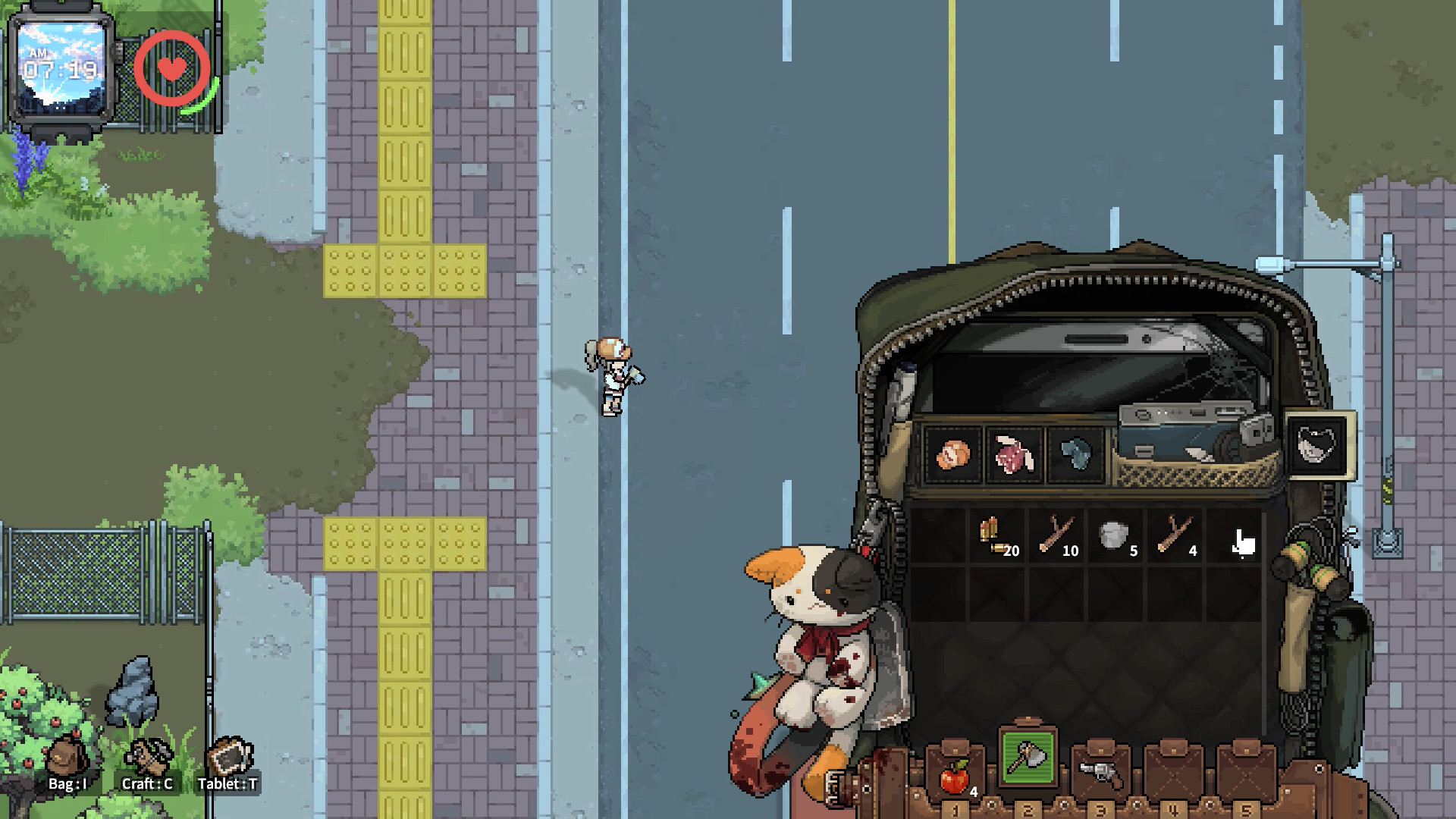Pick the stack of 10 branches
The height and width of the screenshot is (819, 1456).
(x=1056, y=537)
